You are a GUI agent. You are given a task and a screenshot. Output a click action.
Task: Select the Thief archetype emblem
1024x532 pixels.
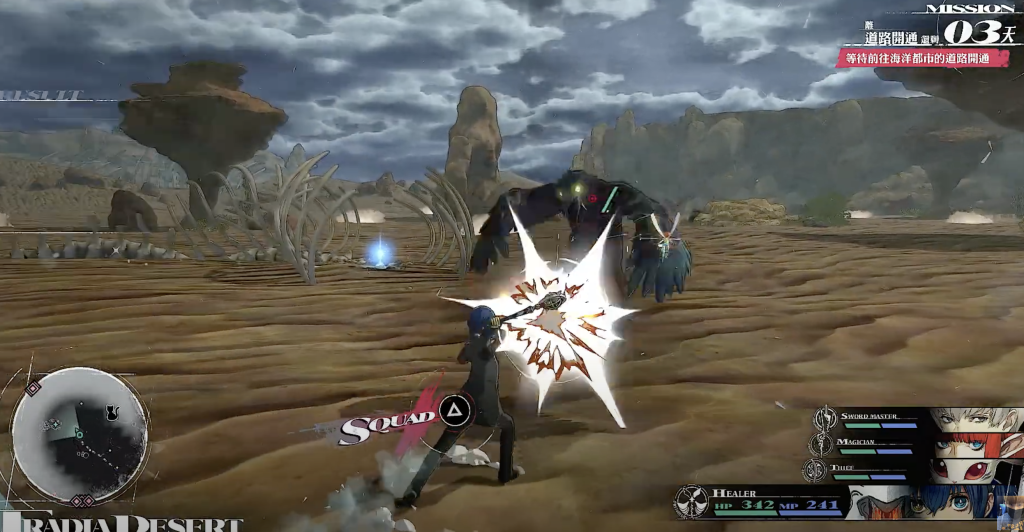[816, 469]
